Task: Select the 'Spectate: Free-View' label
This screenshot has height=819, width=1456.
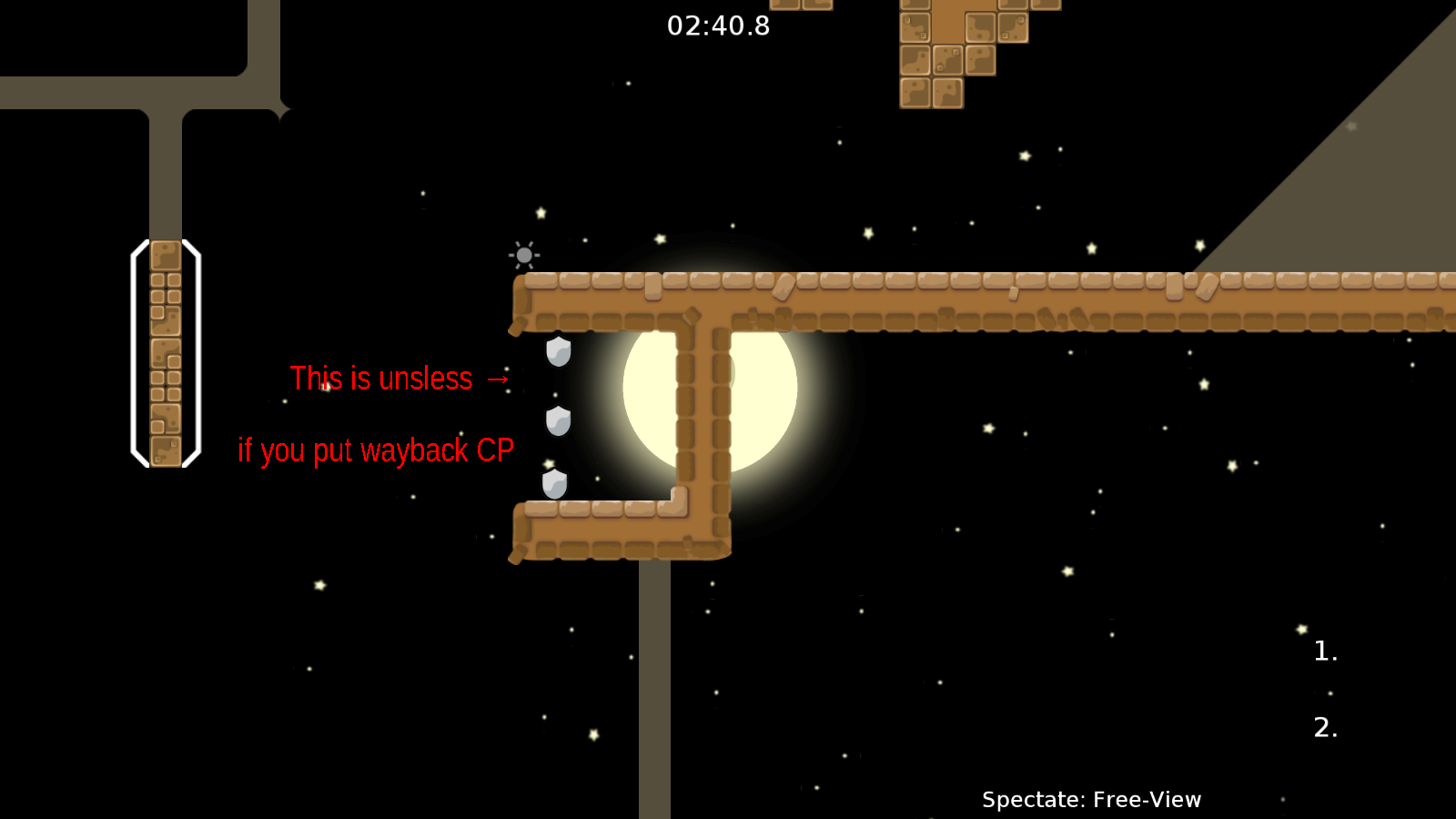Action: tap(1091, 799)
